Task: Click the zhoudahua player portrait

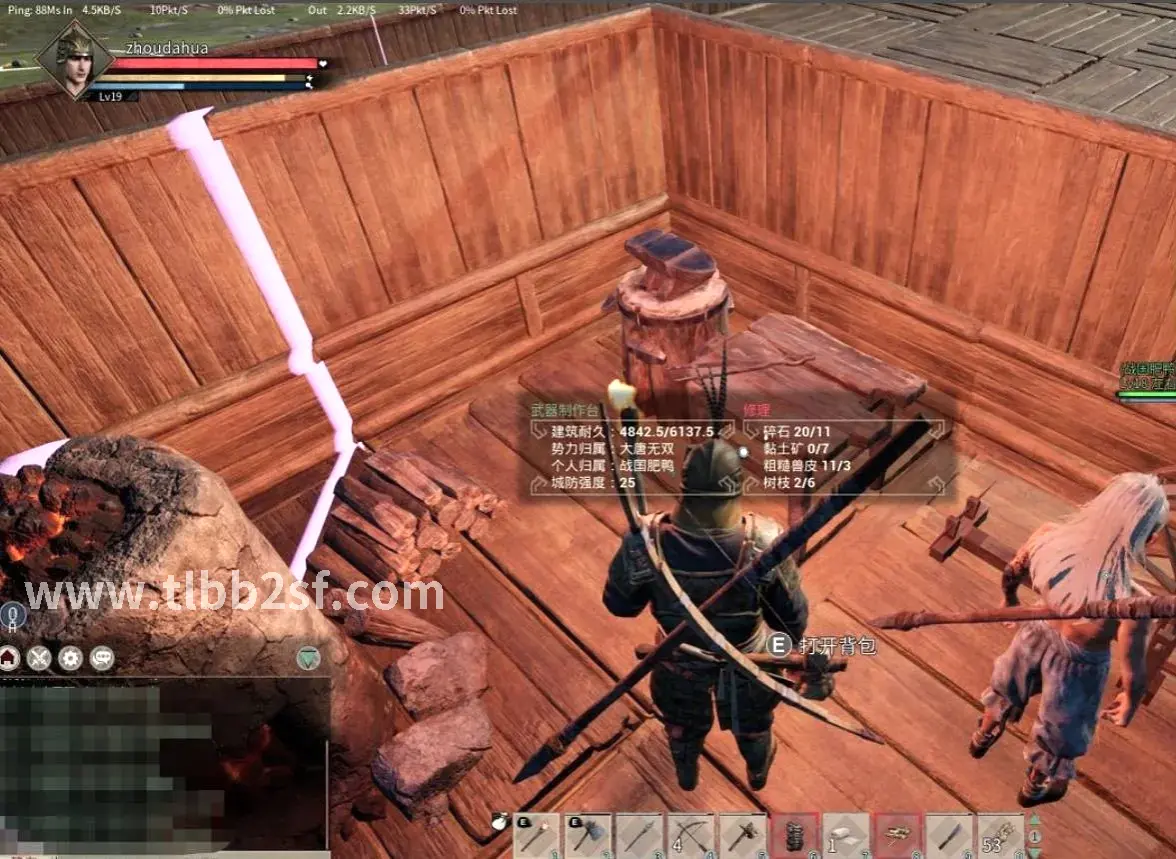Action: tap(73, 58)
